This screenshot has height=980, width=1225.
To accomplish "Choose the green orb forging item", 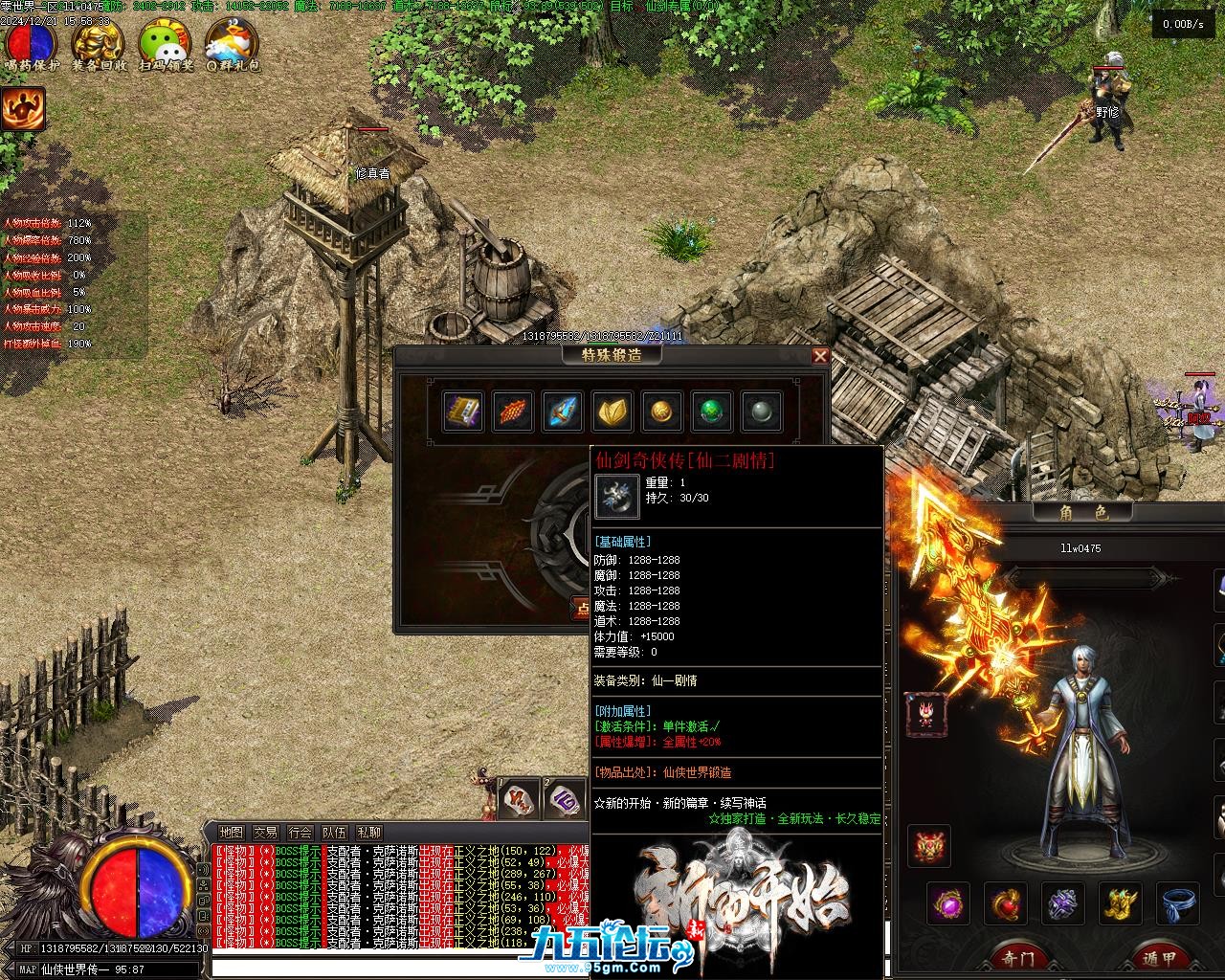I will [x=712, y=412].
